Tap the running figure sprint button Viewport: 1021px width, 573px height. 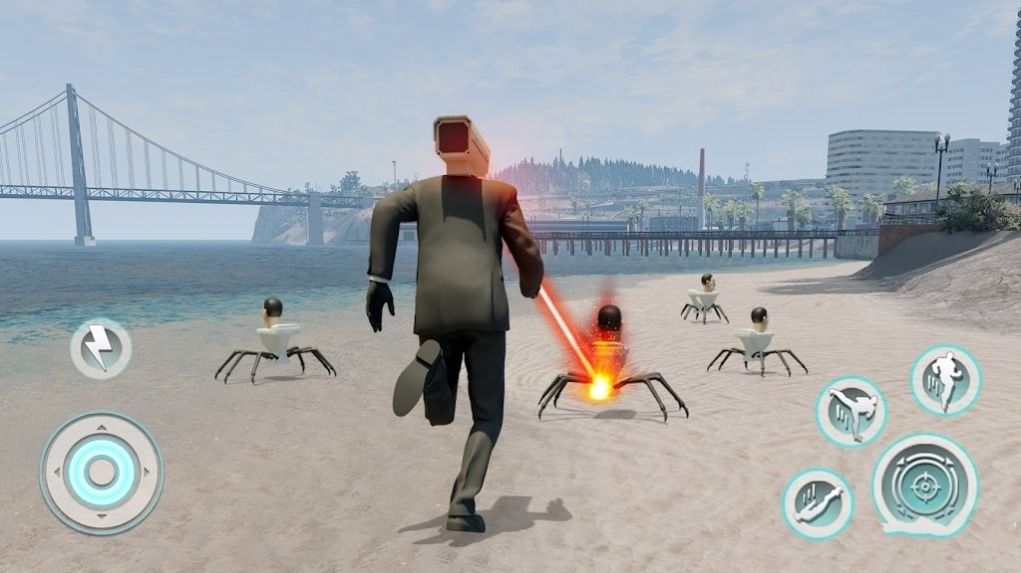945,380
